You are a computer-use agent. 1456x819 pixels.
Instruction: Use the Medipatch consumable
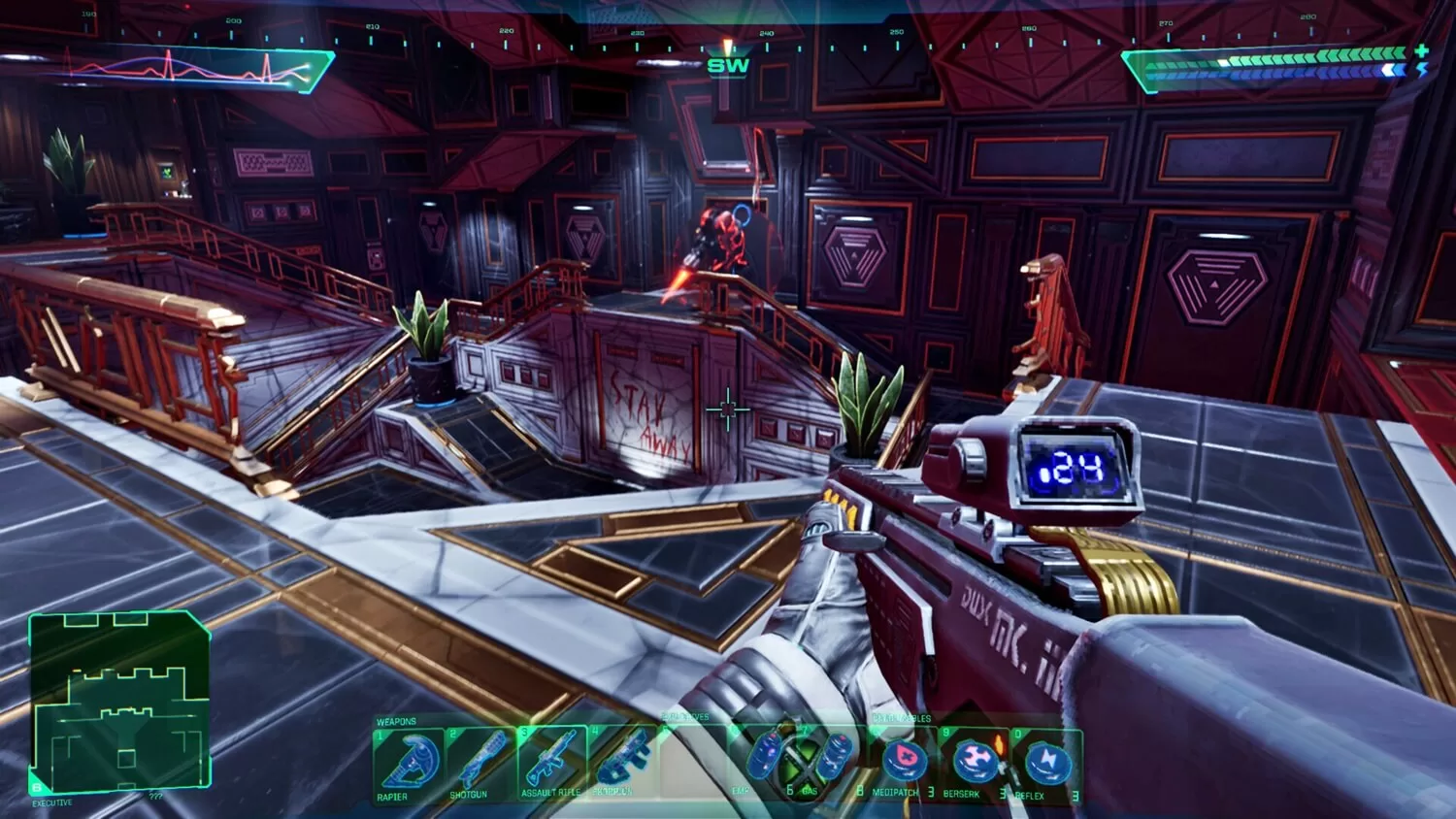[x=902, y=762]
